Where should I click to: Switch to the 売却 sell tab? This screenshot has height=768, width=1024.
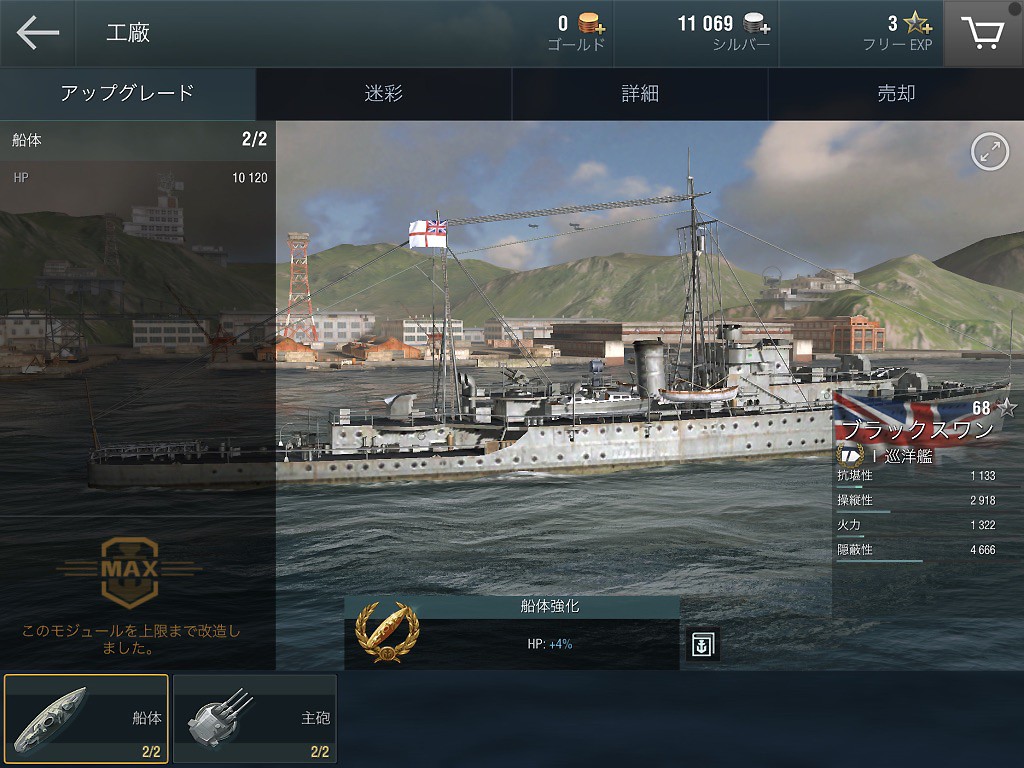tap(896, 94)
